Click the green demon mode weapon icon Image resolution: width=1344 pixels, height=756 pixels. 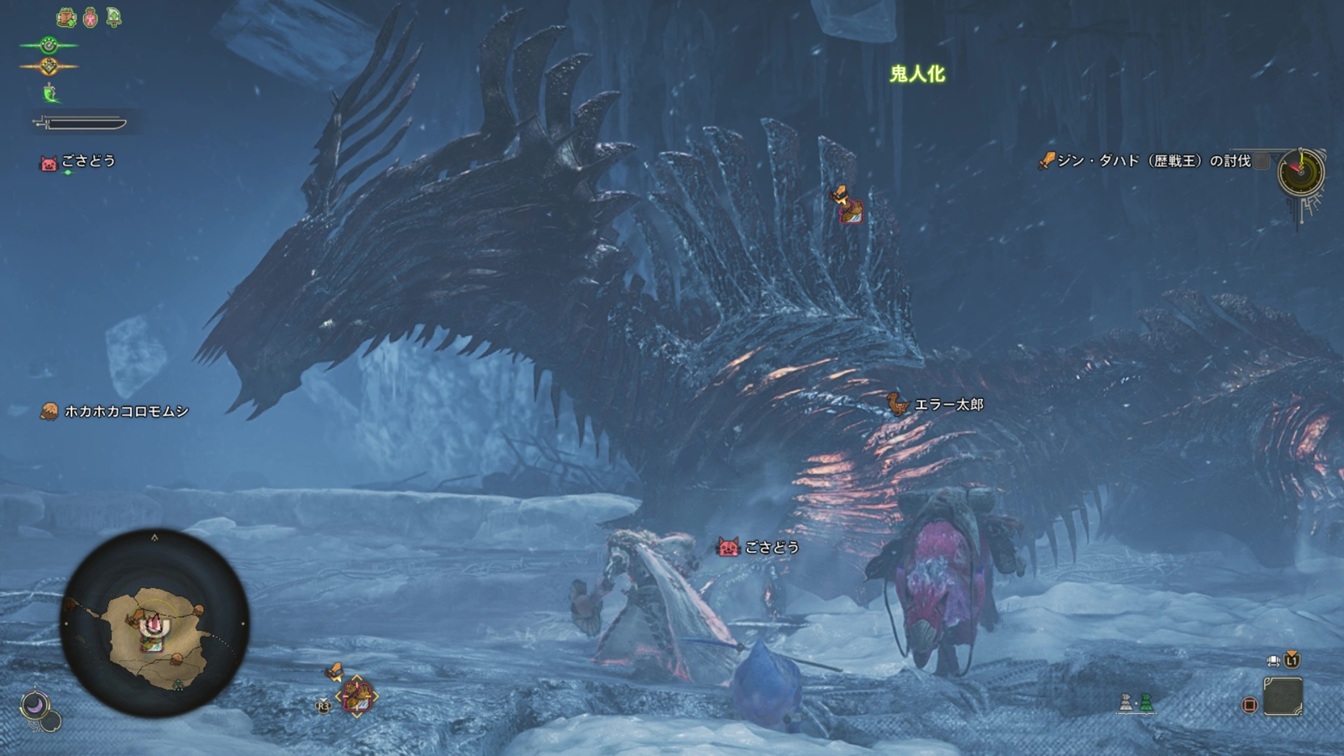(x=50, y=93)
